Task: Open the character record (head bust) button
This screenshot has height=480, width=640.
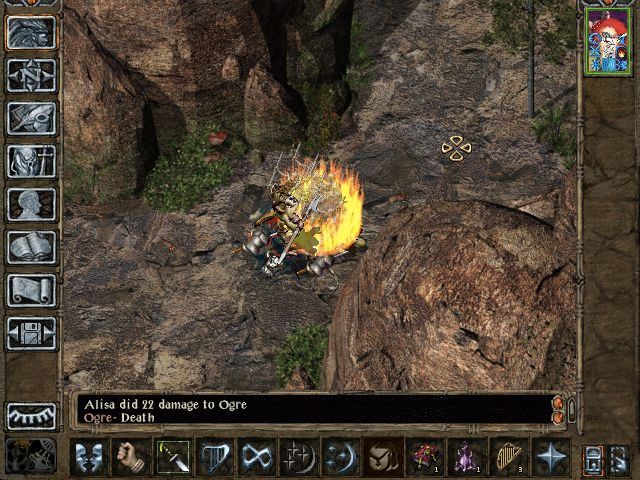Action: tap(31, 204)
